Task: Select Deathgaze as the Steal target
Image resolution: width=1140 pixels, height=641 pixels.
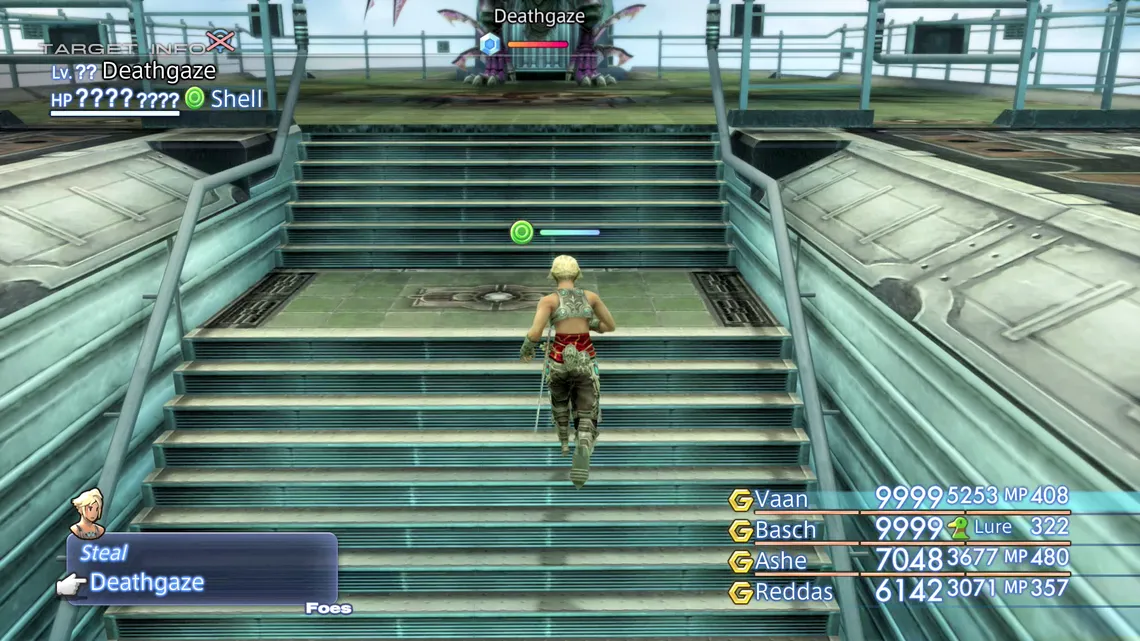Action: 147,582
